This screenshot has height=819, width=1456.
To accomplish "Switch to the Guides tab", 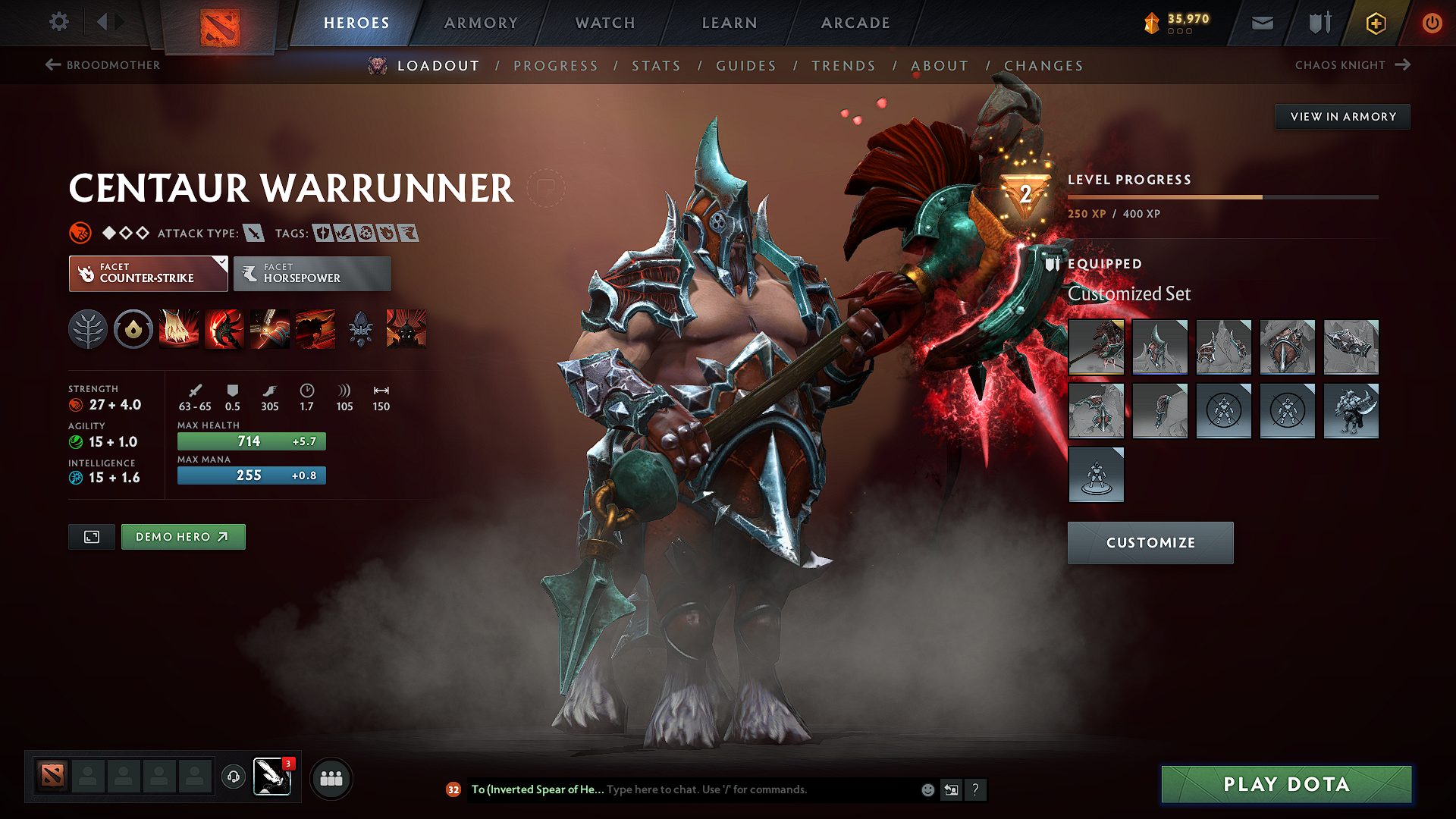I will pyautogui.click(x=745, y=66).
